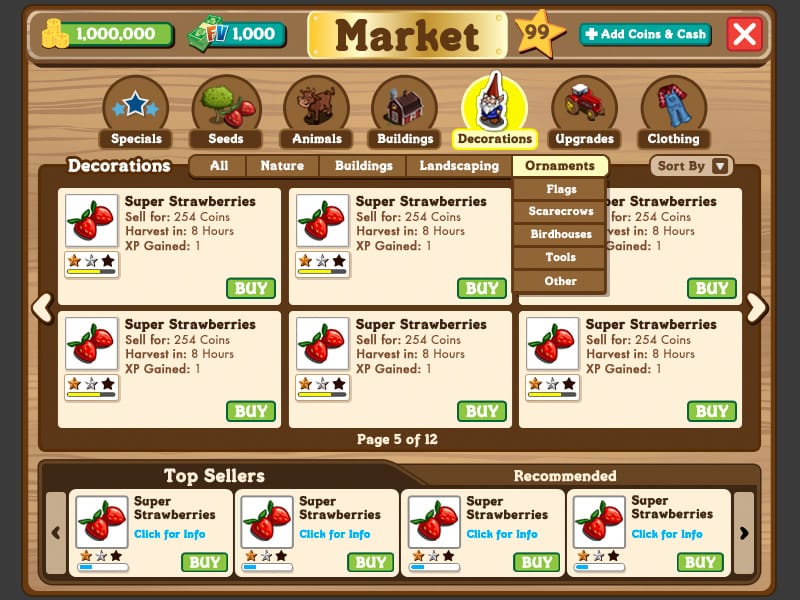Viewport: 800px width, 600px height.
Task: Pick Birdhouses from the dropdown list
Action: point(561,235)
